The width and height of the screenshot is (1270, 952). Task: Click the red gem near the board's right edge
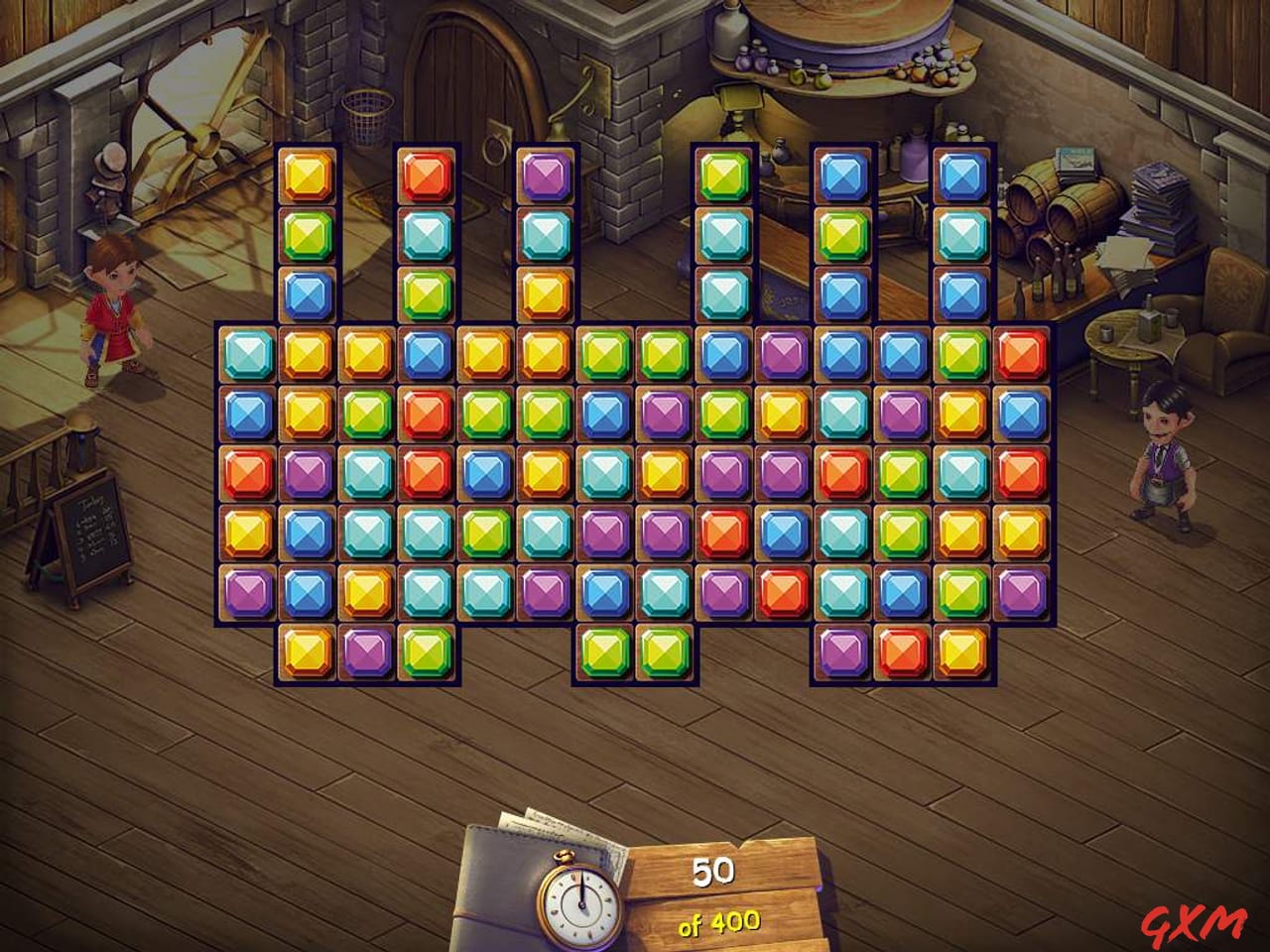pos(1020,351)
